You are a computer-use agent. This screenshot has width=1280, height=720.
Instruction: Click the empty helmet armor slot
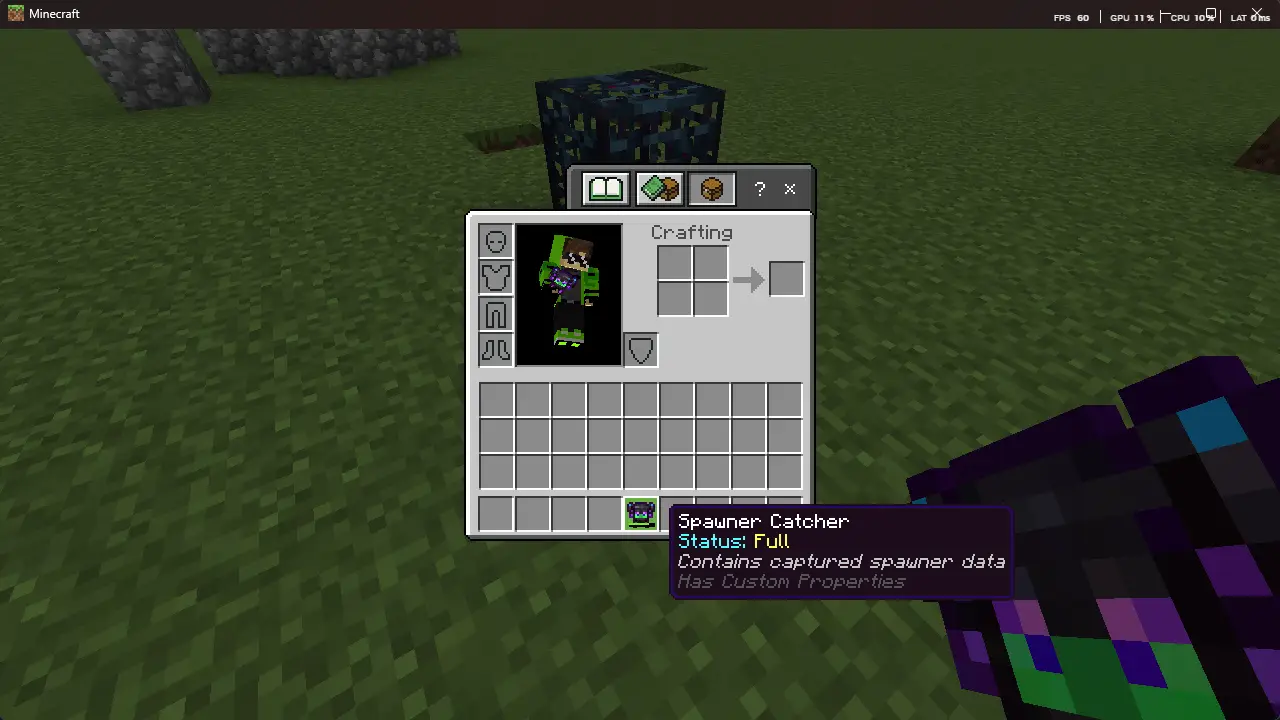coord(496,241)
